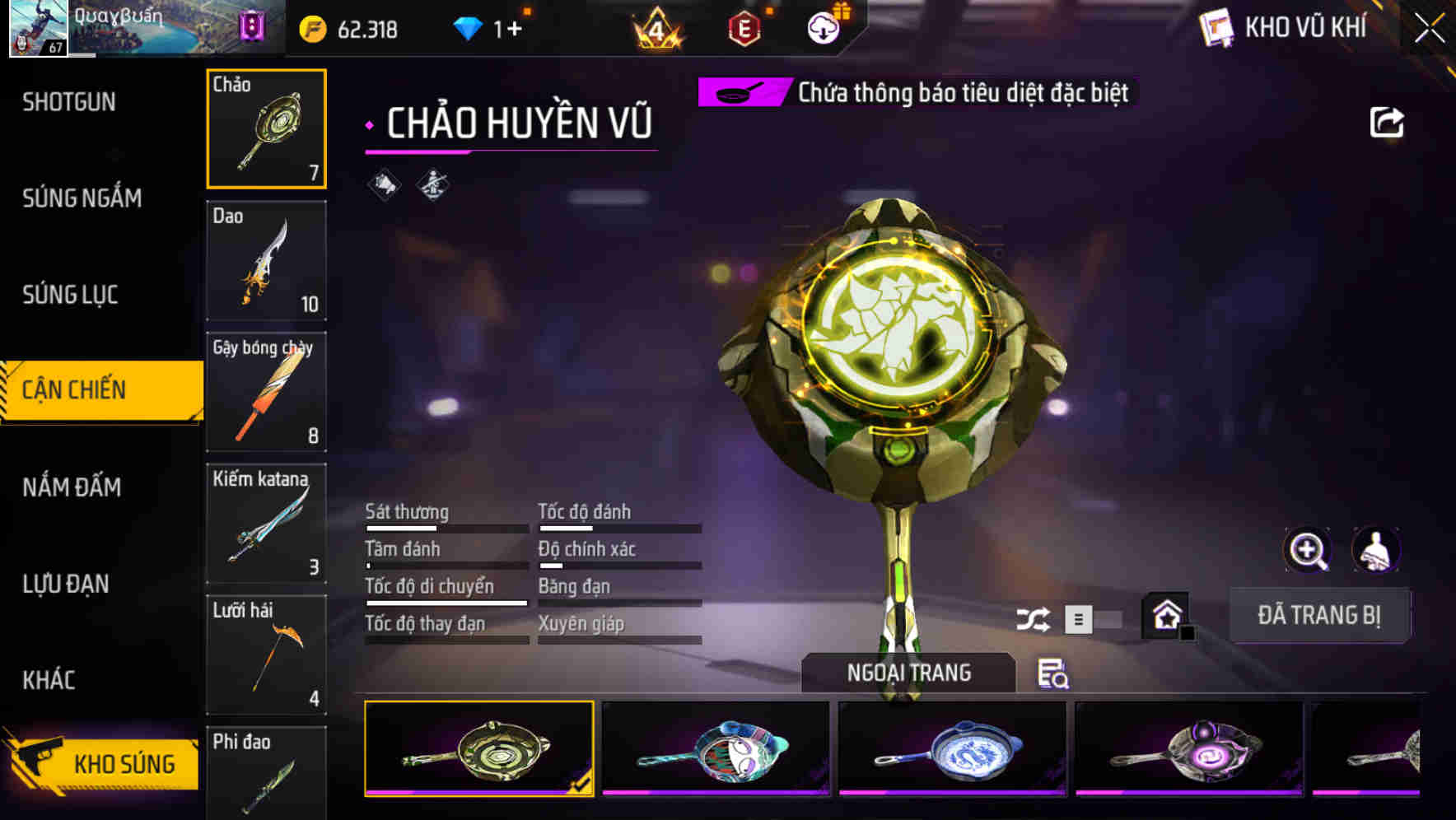Switch to the NGOẠI TRANG tab
Screen dimensions: 1456x820
tap(910, 672)
